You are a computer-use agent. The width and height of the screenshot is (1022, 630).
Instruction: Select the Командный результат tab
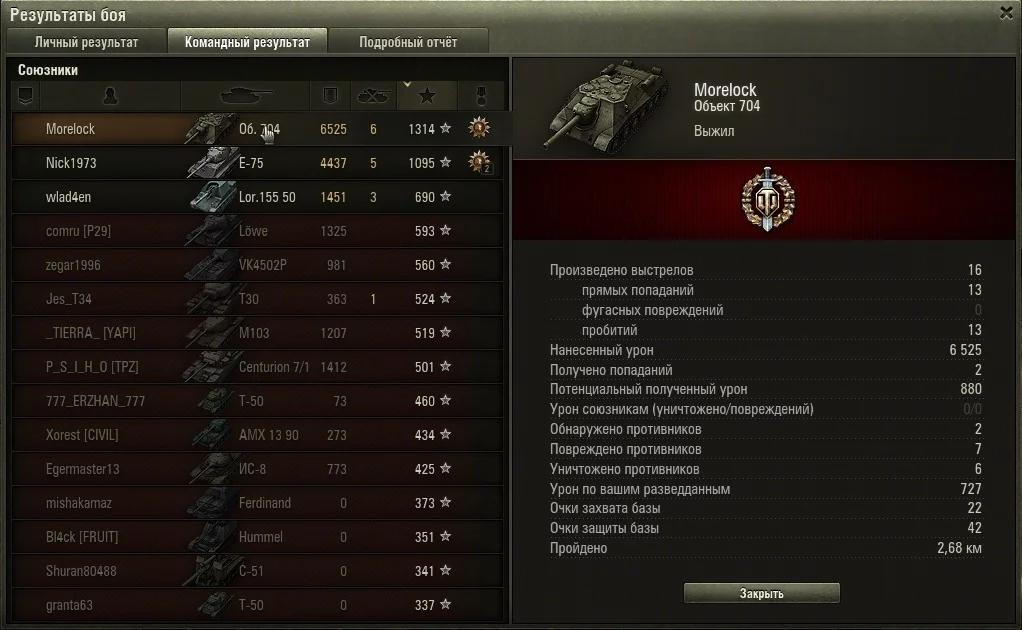pyautogui.click(x=247, y=42)
